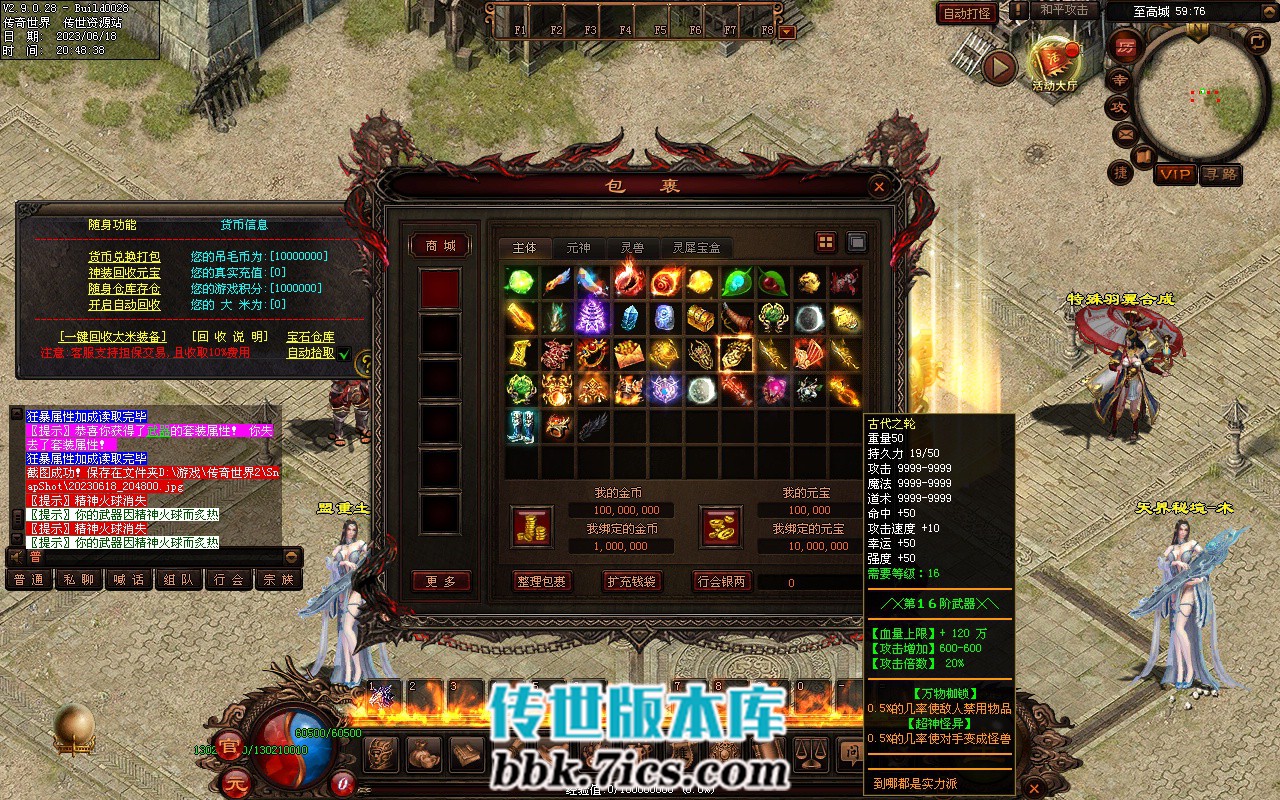Viewport: 1280px width, 800px height.
Task: Switch to the 元神 tab
Action: [x=578, y=247]
